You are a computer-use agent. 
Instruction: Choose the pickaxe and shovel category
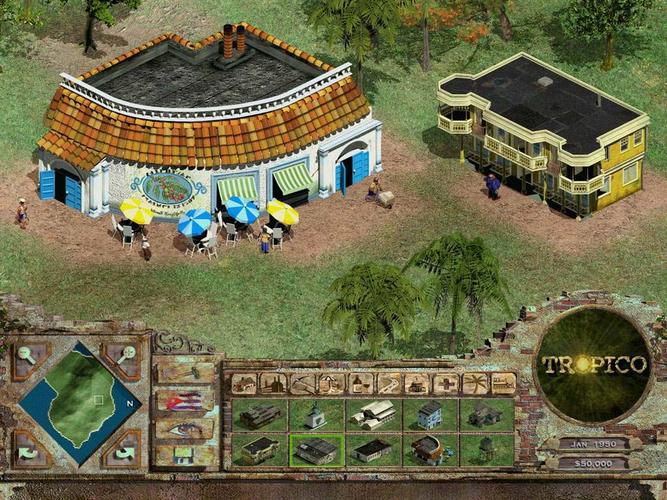(302, 383)
